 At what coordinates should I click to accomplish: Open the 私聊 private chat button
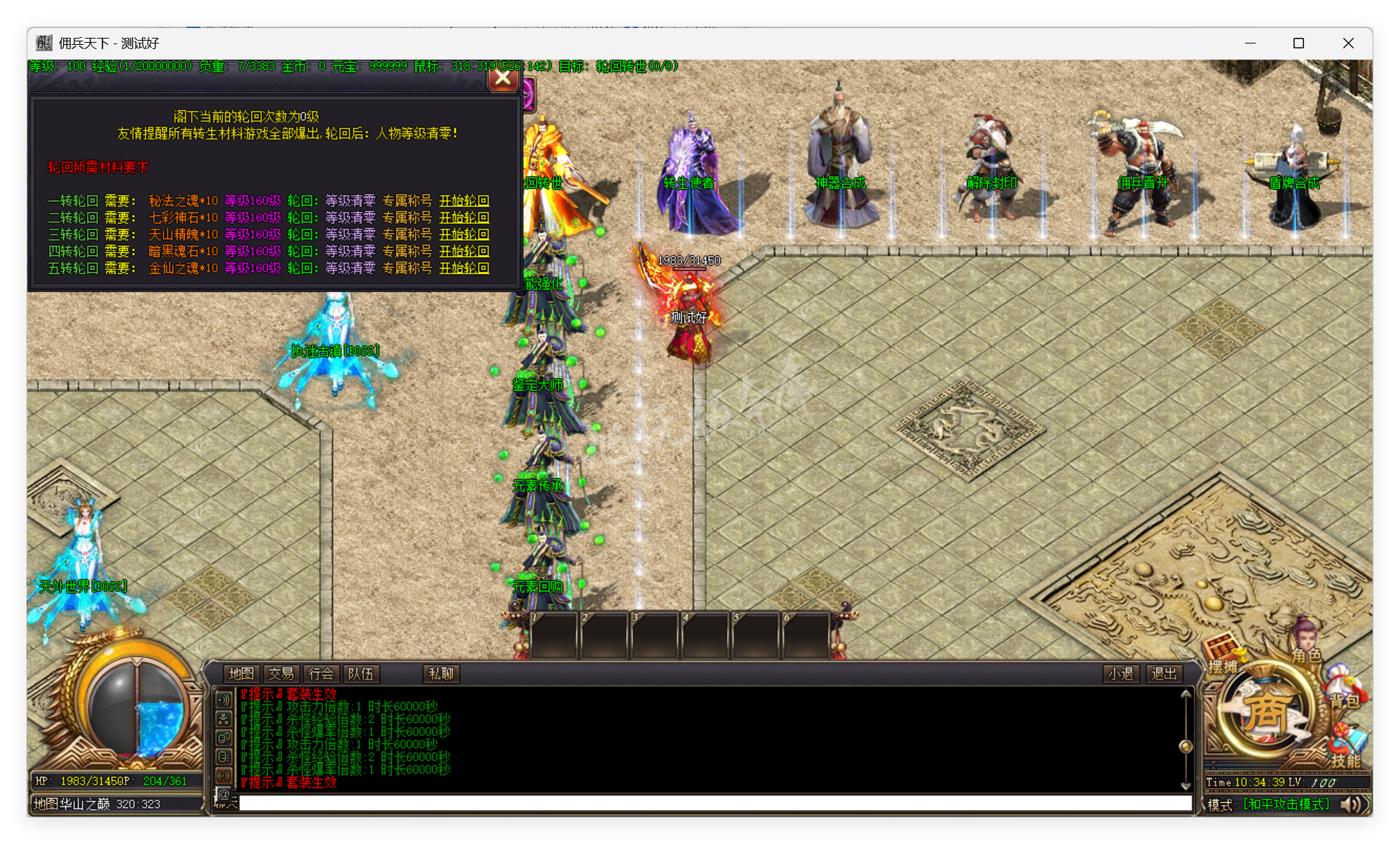pyautogui.click(x=441, y=674)
